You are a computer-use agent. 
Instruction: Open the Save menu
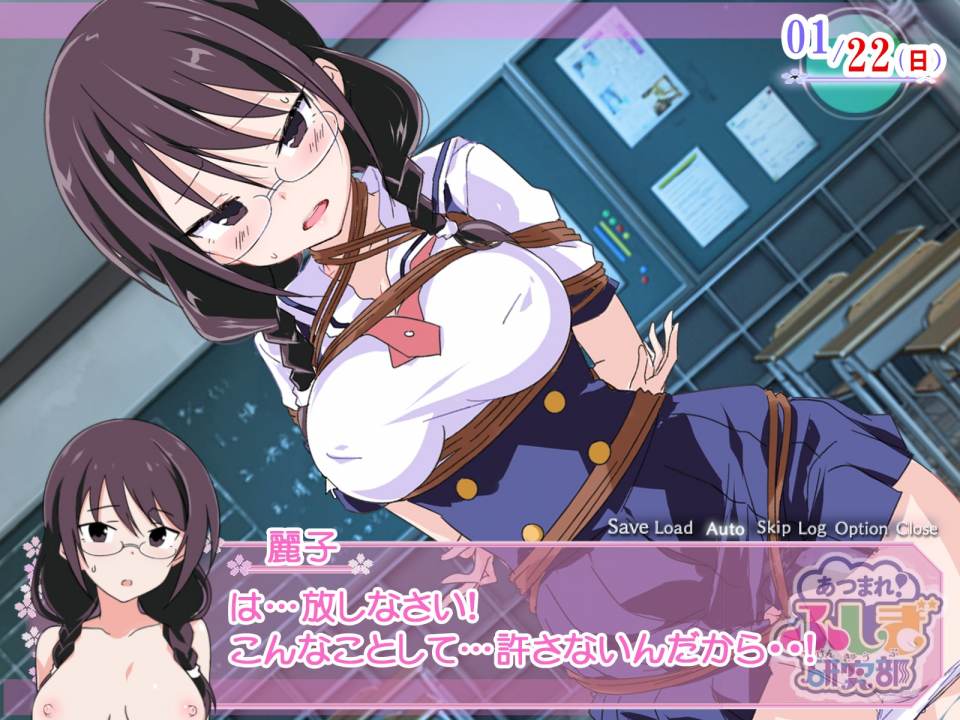[628, 528]
